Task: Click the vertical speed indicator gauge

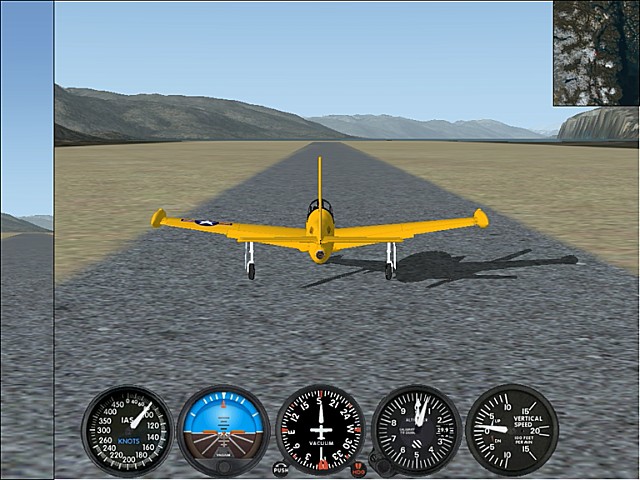Action: pos(512,430)
